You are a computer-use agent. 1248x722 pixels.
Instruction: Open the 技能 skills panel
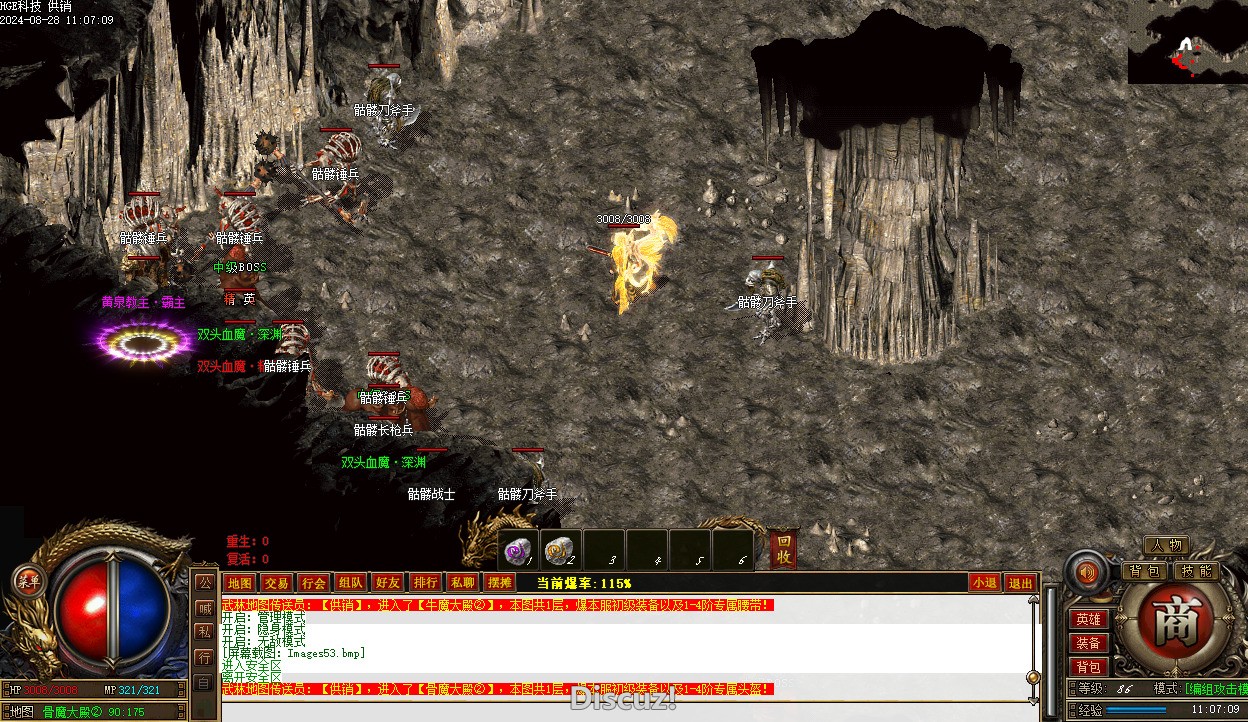1195,571
